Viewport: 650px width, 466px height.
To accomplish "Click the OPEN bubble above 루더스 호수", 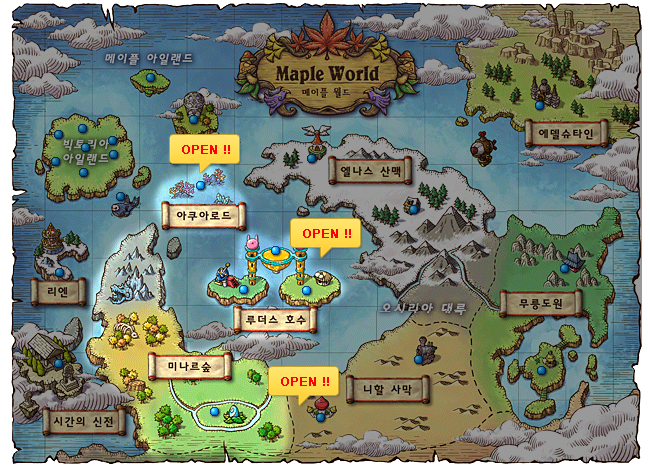I will [x=326, y=234].
